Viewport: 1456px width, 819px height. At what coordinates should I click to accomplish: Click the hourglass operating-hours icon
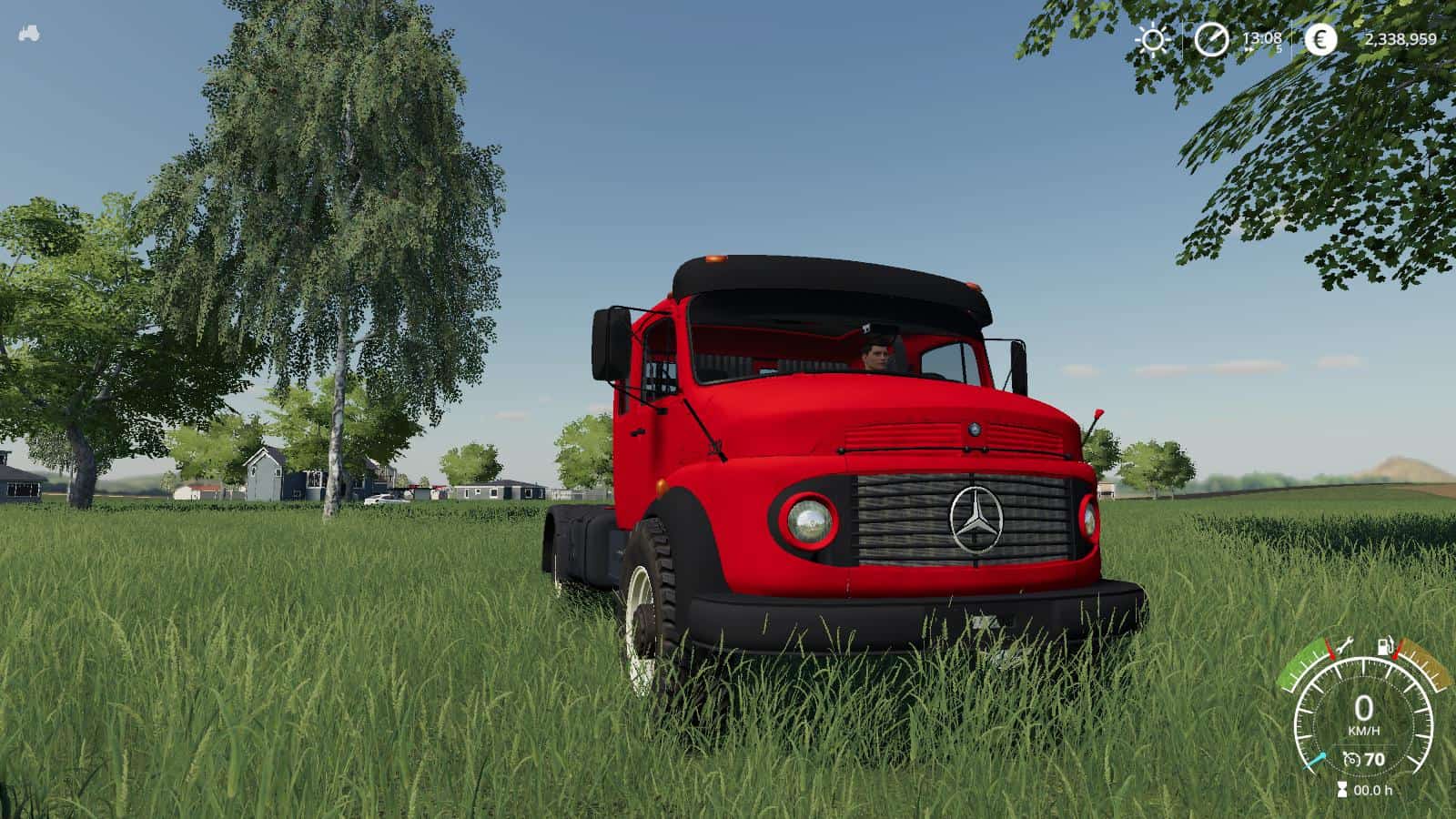click(1342, 788)
